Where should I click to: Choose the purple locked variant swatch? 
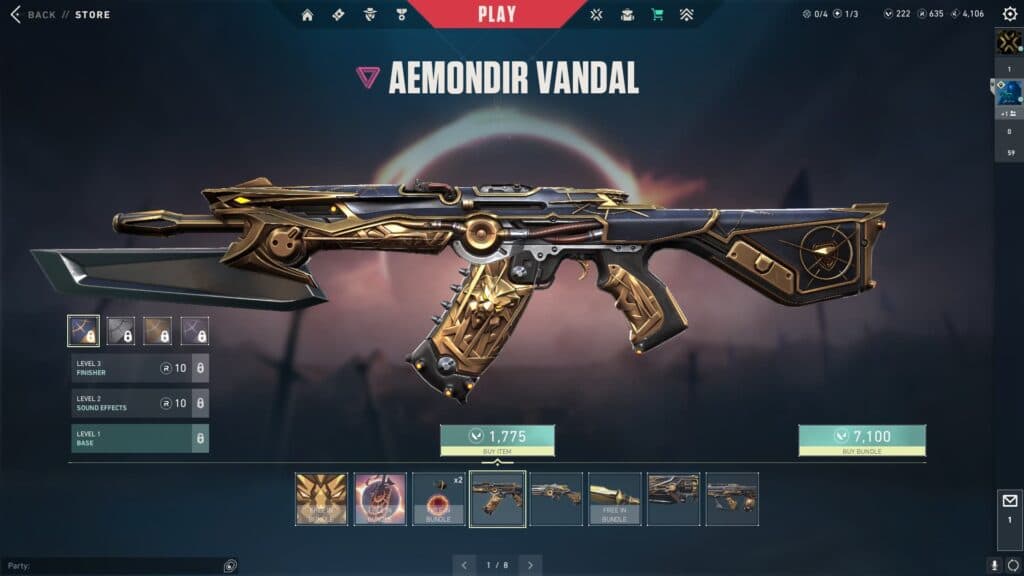[195, 330]
